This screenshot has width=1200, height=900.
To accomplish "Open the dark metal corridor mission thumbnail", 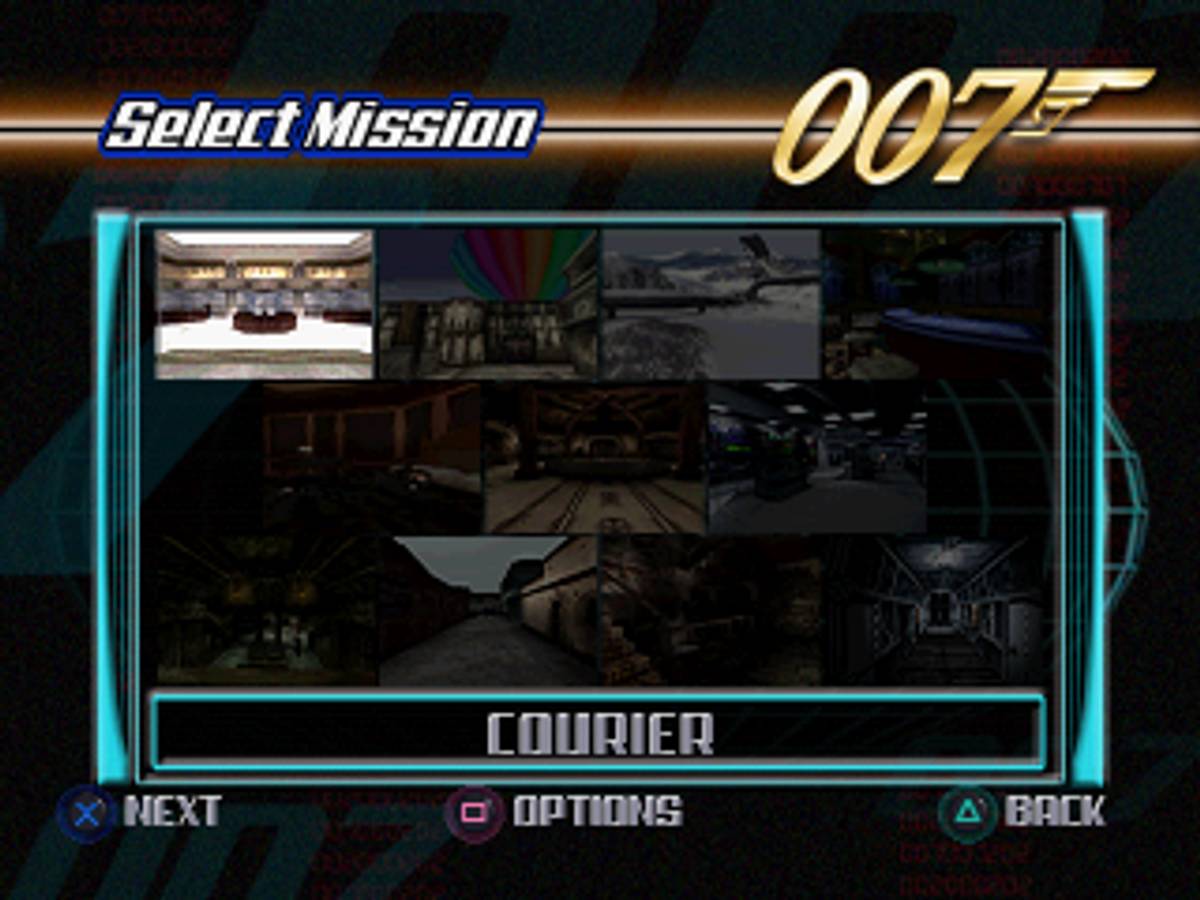I will (x=935, y=610).
